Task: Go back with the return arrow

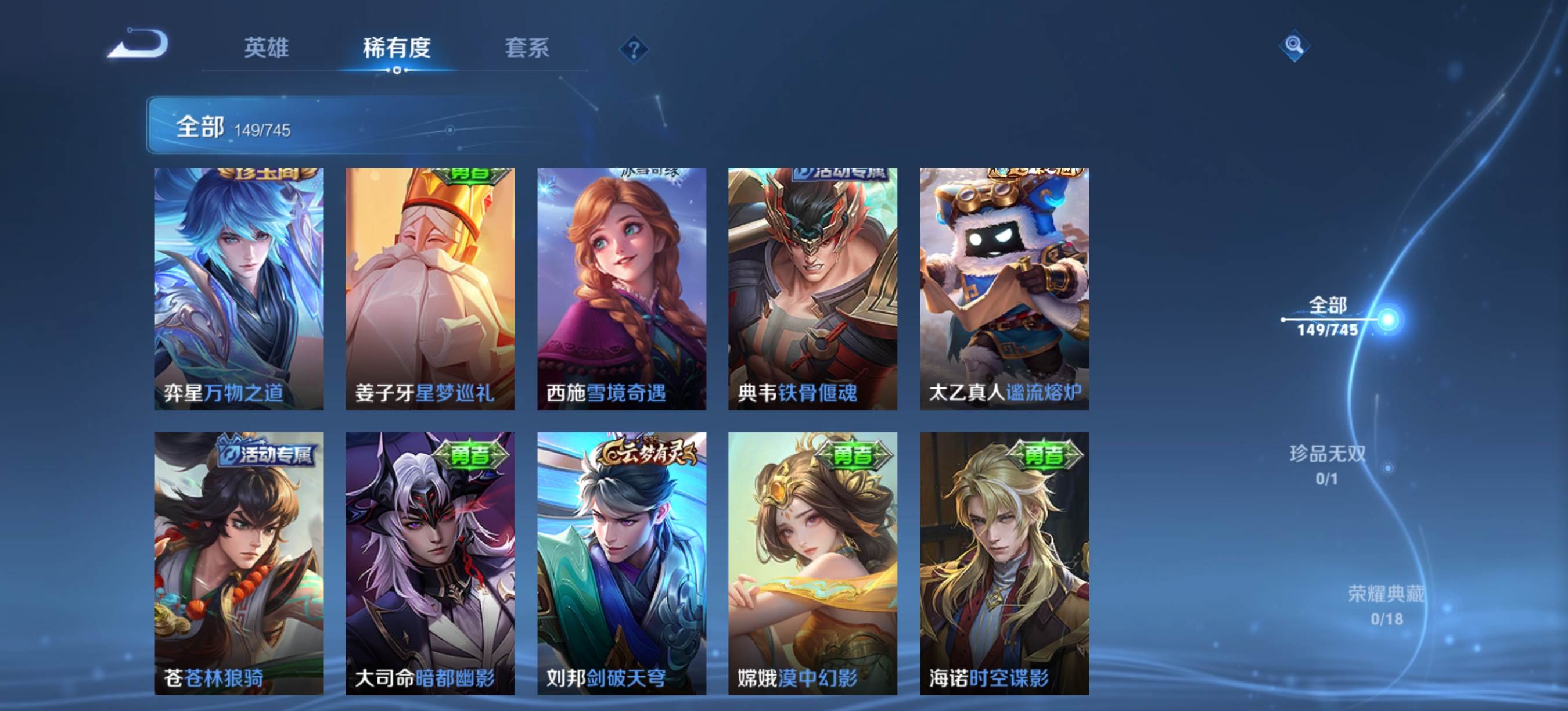Action: pyautogui.click(x=138, y=44)
